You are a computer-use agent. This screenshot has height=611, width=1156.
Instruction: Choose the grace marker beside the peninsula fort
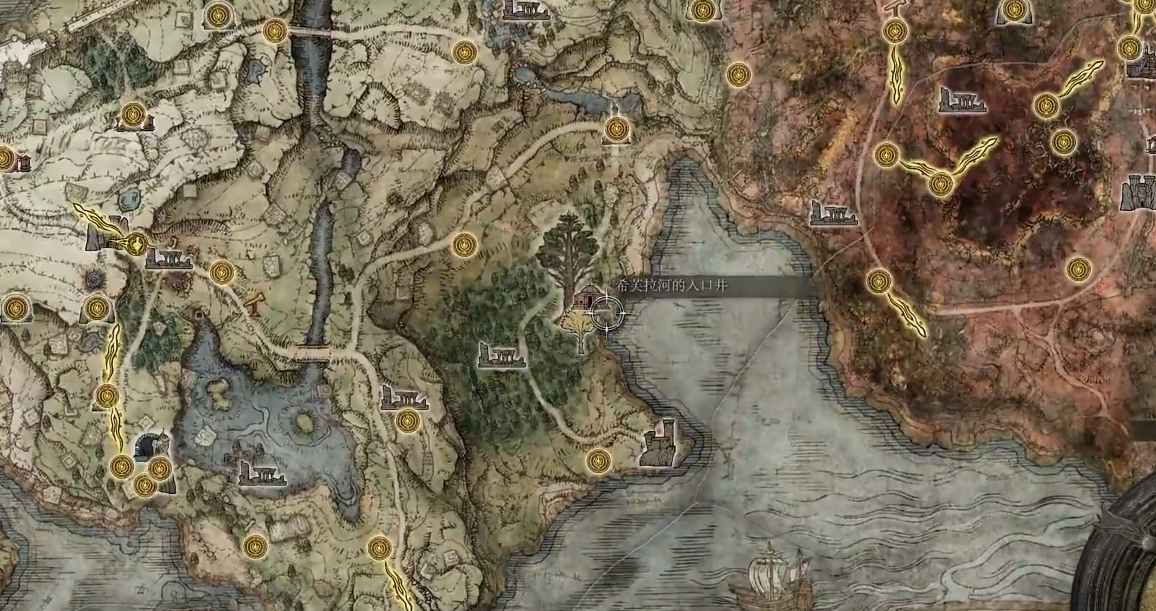coord(598,460)
